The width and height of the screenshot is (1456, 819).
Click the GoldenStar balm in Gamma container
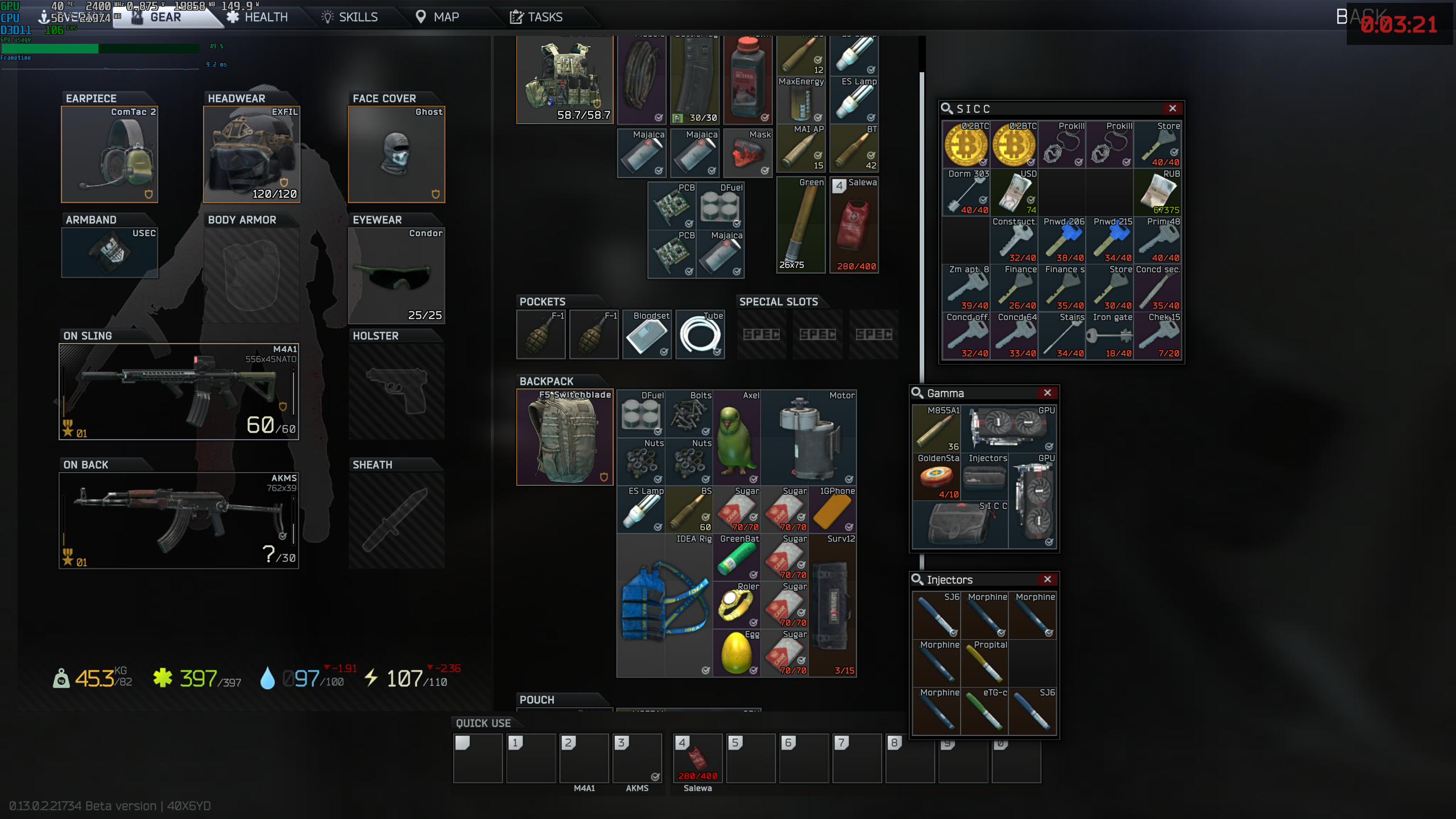[936, 478]
